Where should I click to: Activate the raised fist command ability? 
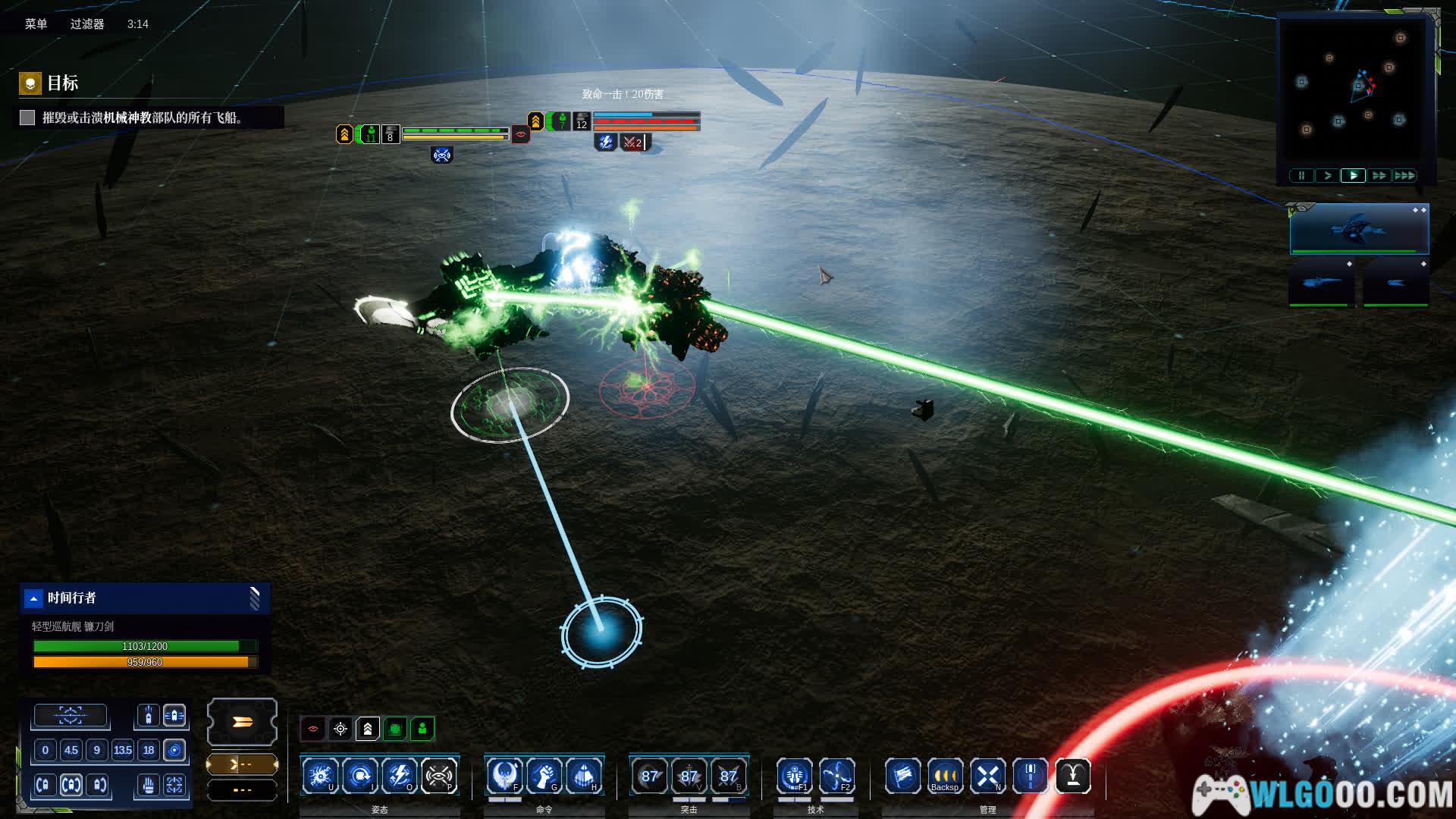544,776
